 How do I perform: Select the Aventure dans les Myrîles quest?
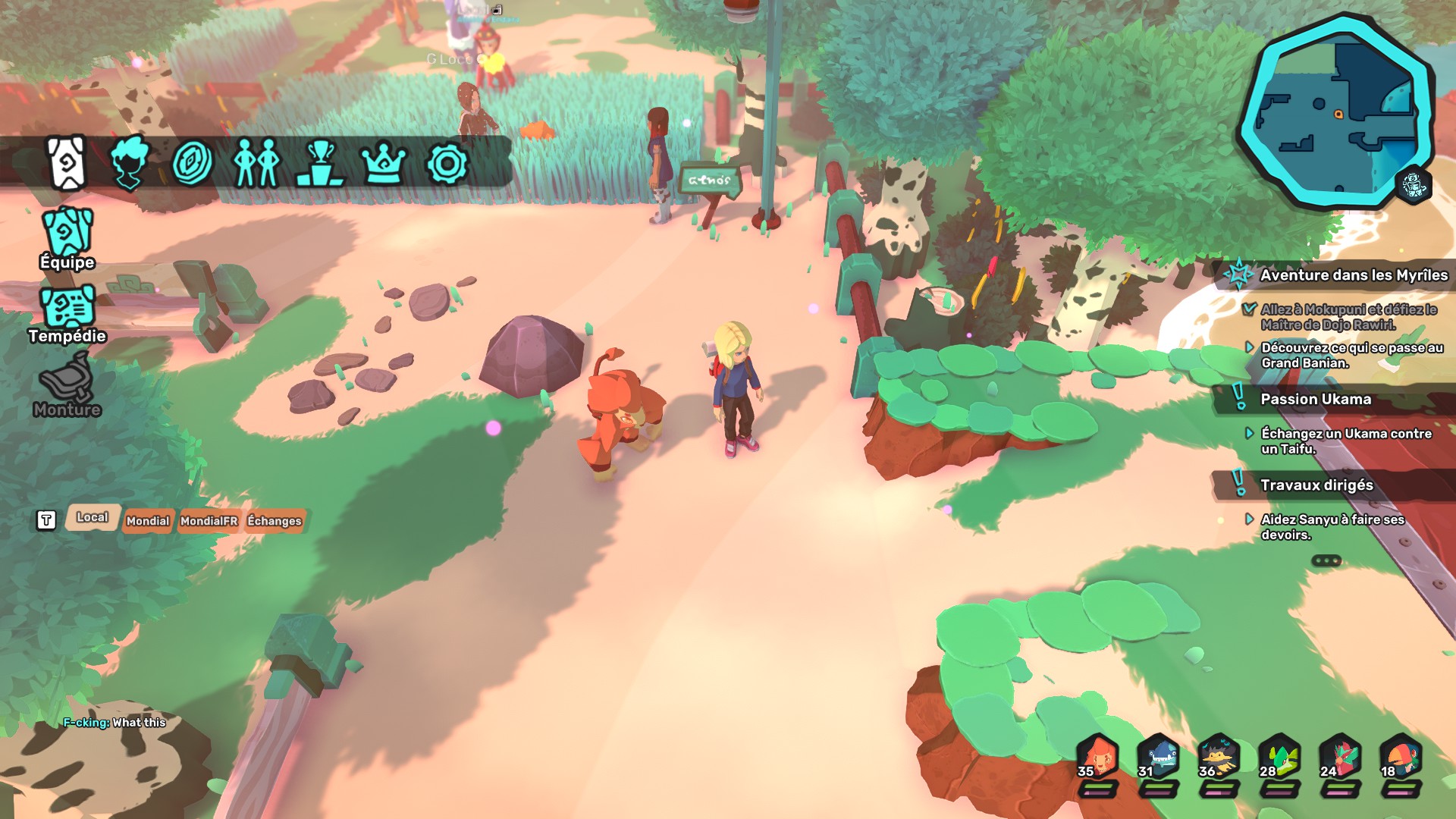click(1353, 275)
